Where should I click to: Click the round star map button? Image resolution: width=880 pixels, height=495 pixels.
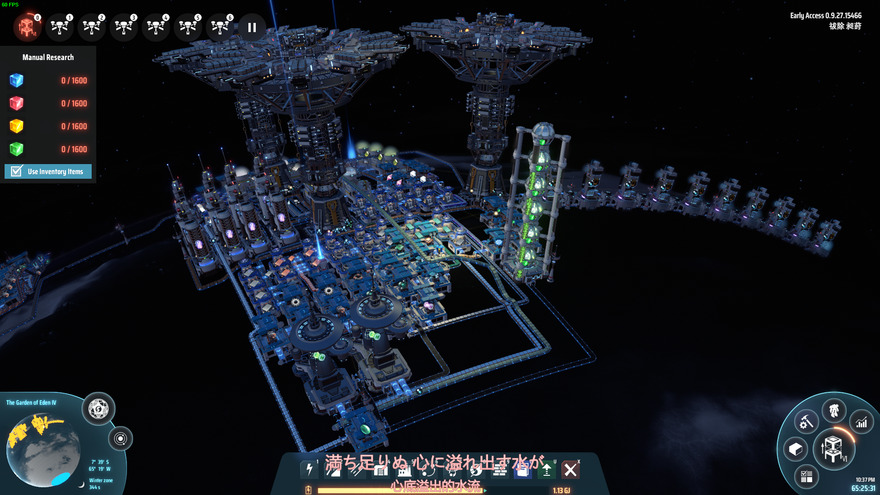pyautogui.click(x=122, y=438)
